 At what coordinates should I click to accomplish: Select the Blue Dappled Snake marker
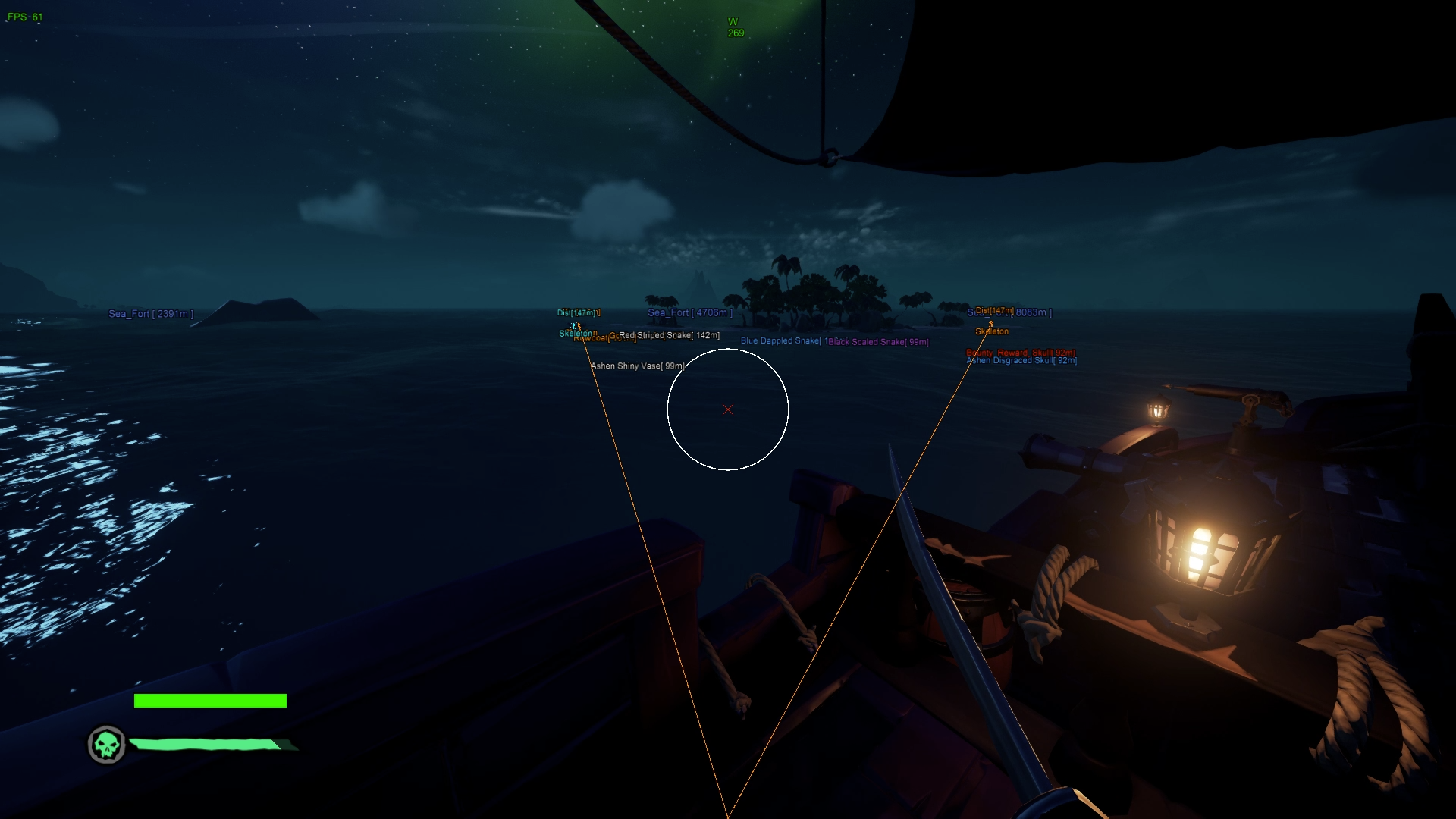pyautogui.click(x=781, y=341)
